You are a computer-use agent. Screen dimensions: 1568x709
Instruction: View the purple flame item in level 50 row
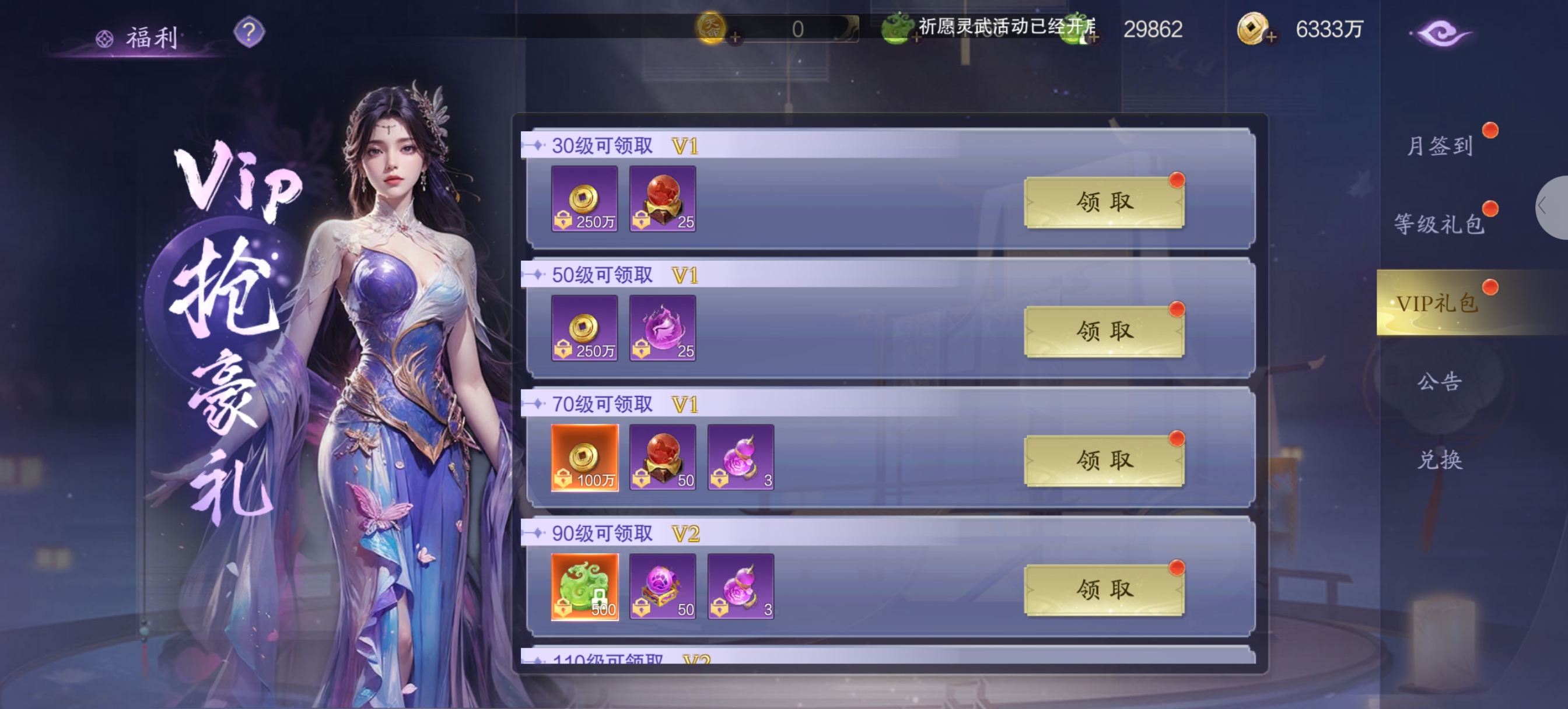[x=662, y=329]
